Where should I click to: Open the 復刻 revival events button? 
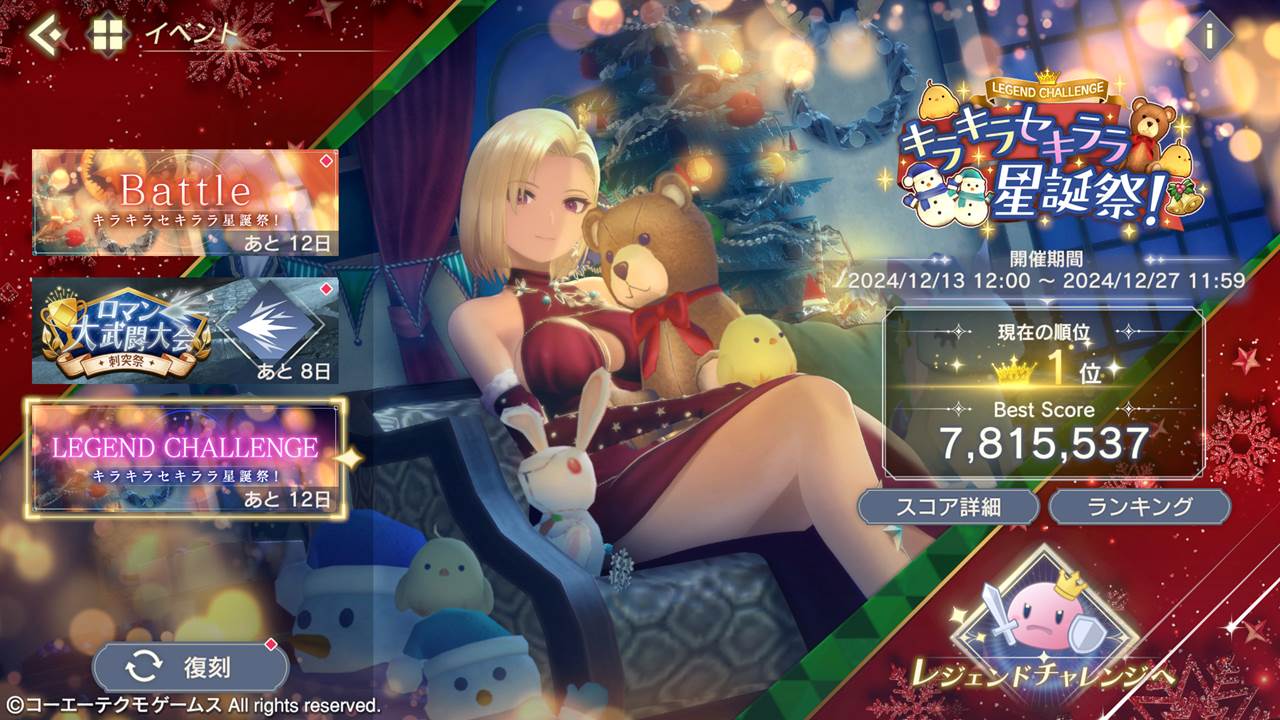[x=190, y=666]
